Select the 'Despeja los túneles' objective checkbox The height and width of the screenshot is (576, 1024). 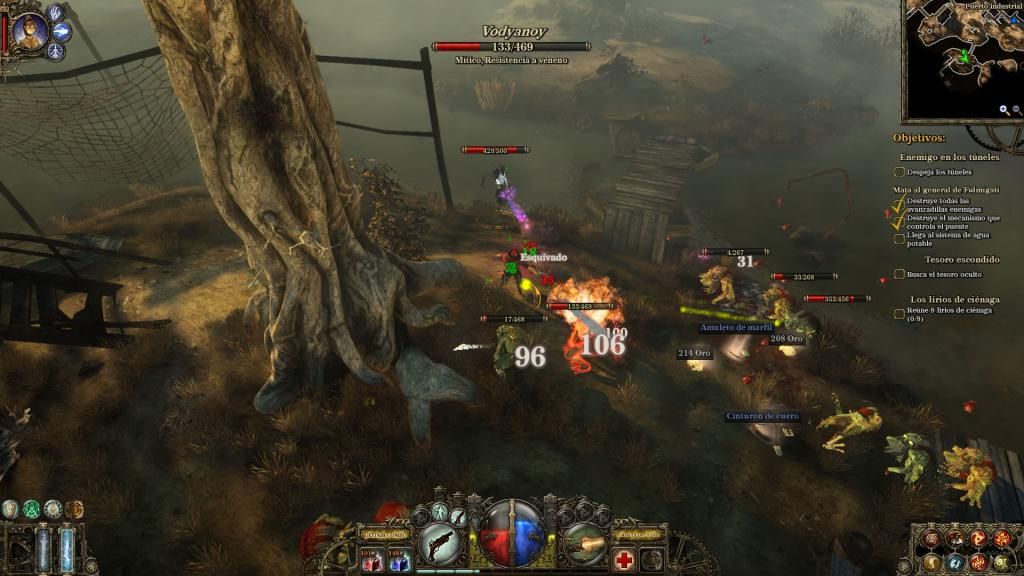pyautogui.click(x=899, y=172)
